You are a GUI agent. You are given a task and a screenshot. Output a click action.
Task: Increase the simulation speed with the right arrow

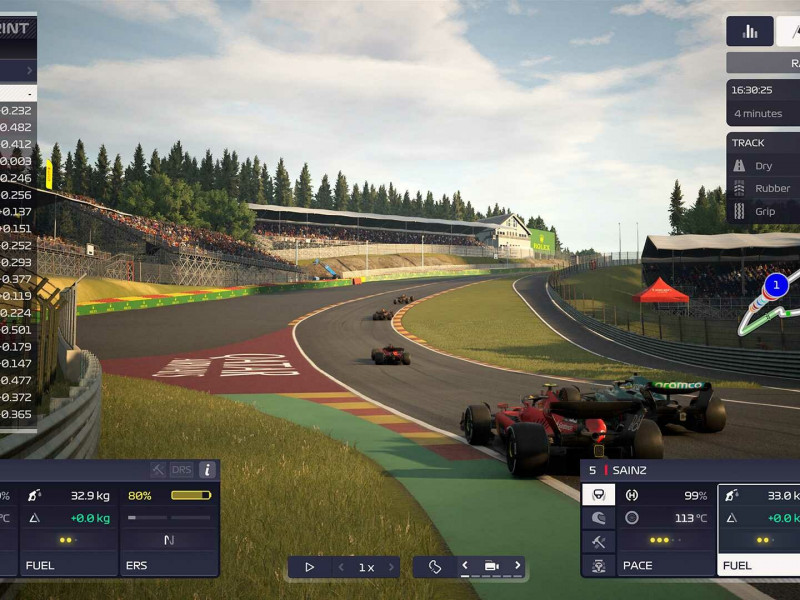click(x=391, y=567)
